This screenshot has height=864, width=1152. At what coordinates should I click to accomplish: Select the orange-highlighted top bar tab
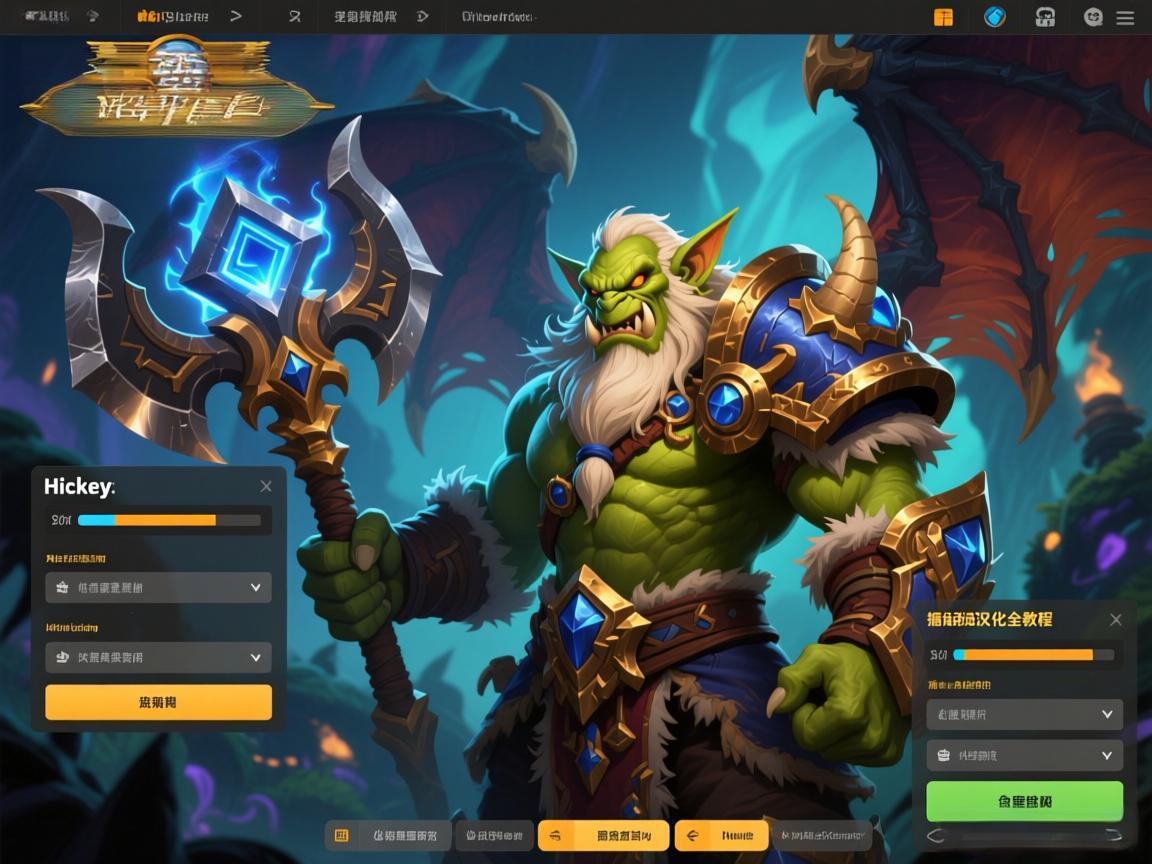[173, 17]
